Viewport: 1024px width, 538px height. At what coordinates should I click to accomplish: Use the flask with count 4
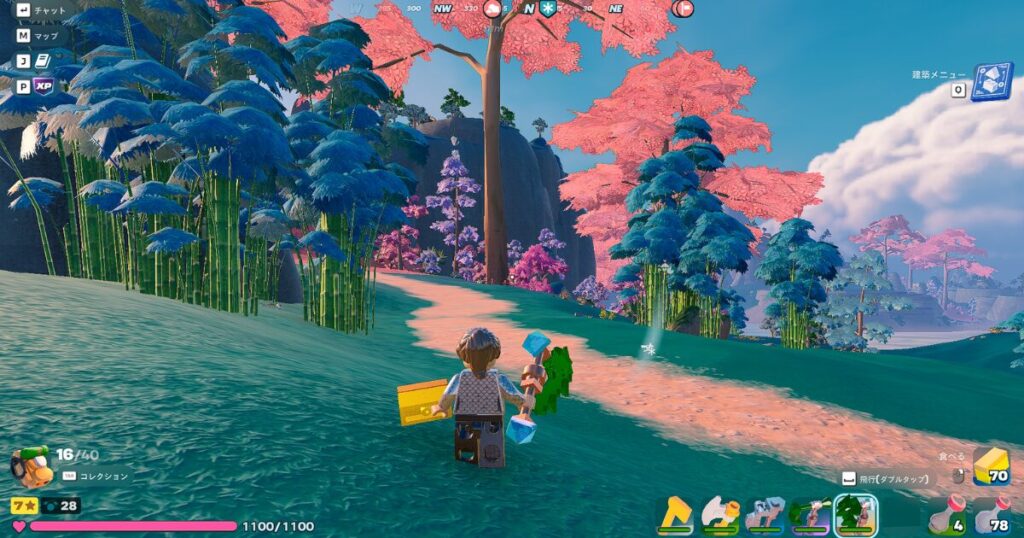[x=948, y=514]
